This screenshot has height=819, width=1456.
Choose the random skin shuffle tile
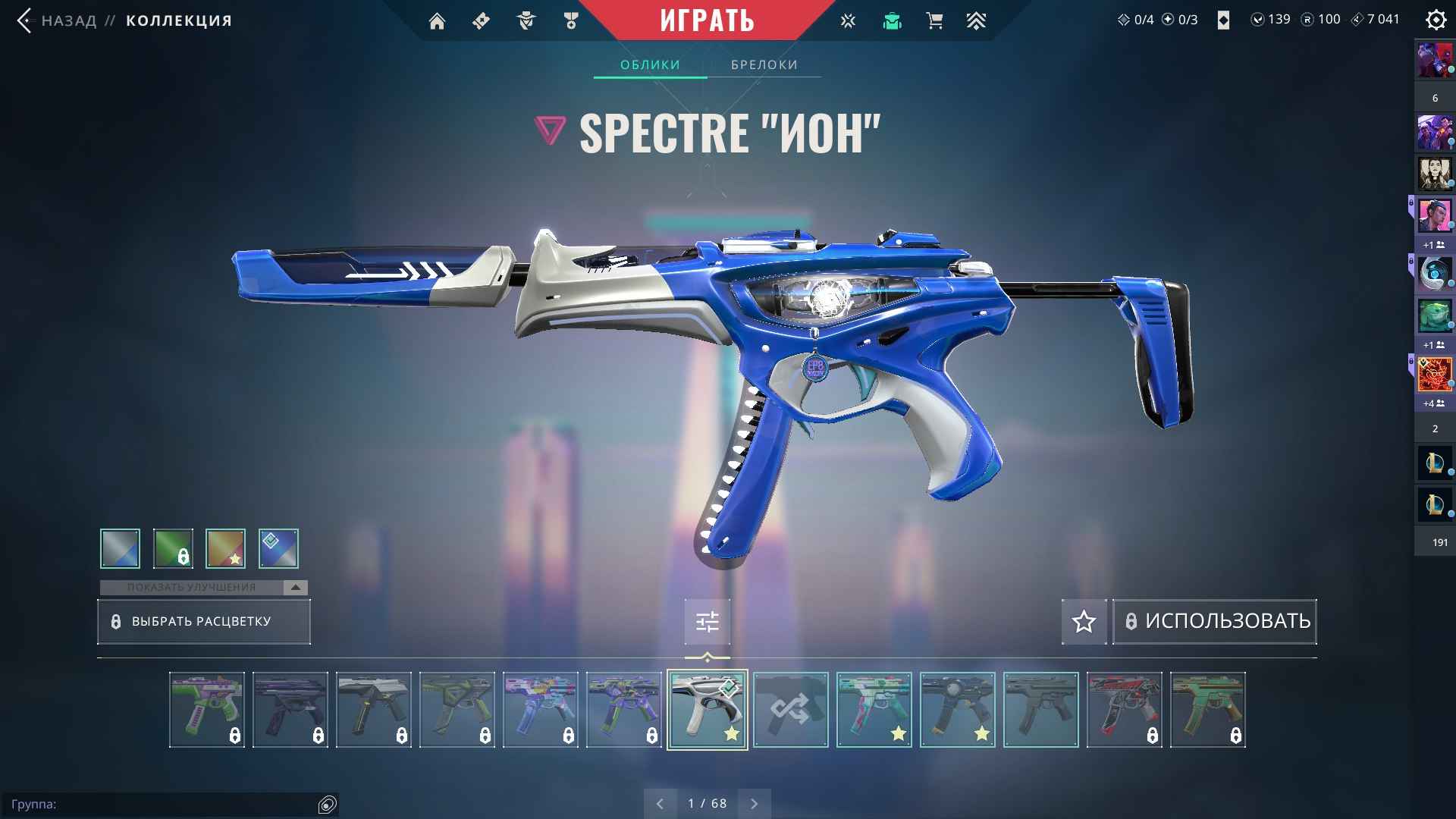[790, 710]
